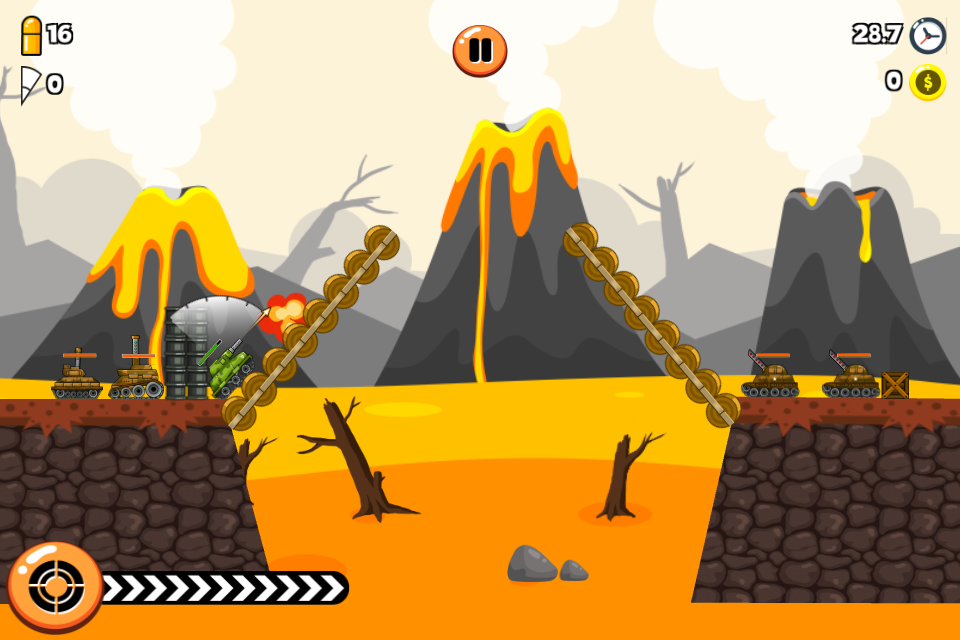Pause the game with the orange button
The image size is (960, 640).
pyautogui.click(x=480, y=50)
